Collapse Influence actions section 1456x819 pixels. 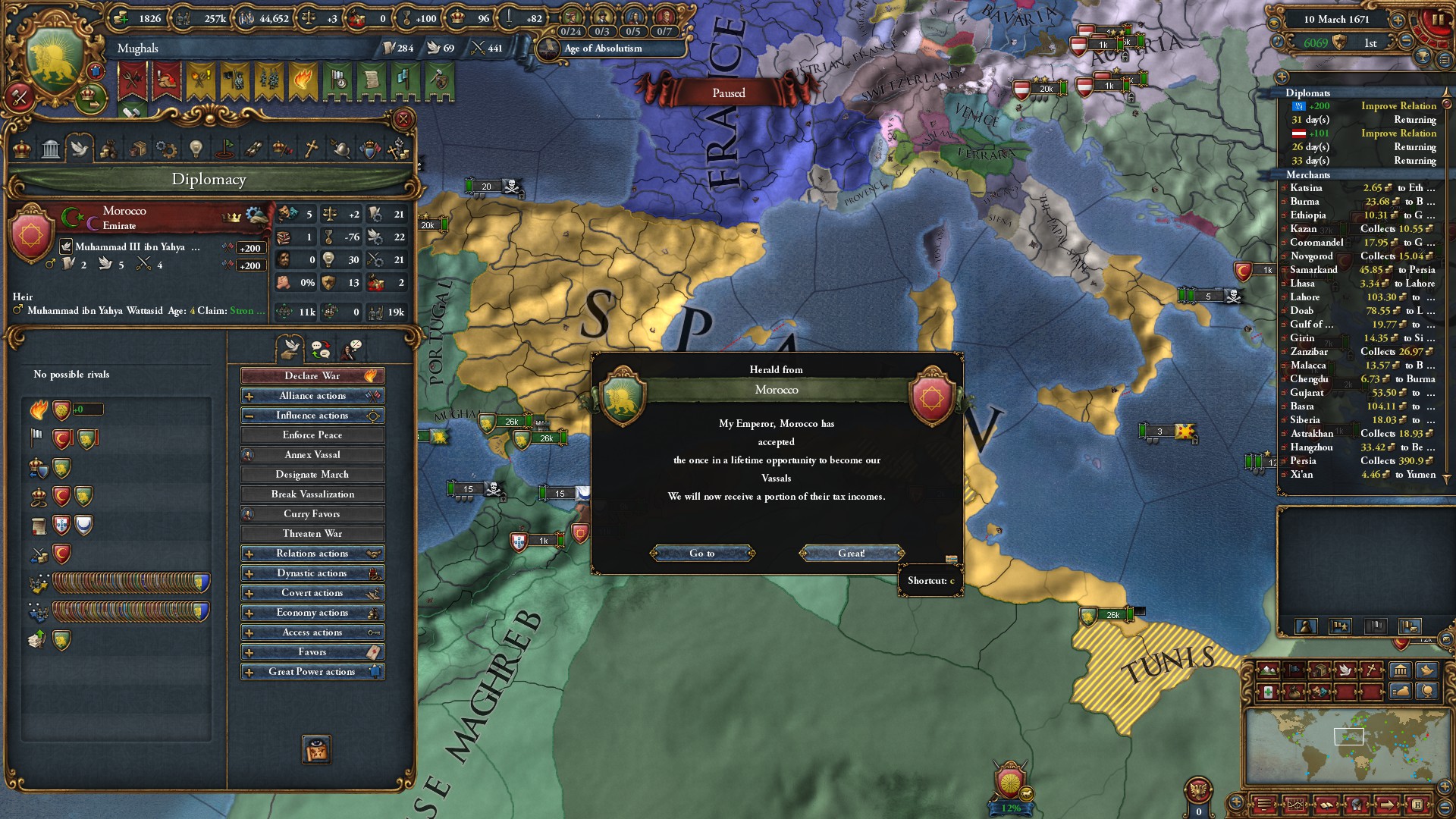pyautogui.click(x=312, y=416)
